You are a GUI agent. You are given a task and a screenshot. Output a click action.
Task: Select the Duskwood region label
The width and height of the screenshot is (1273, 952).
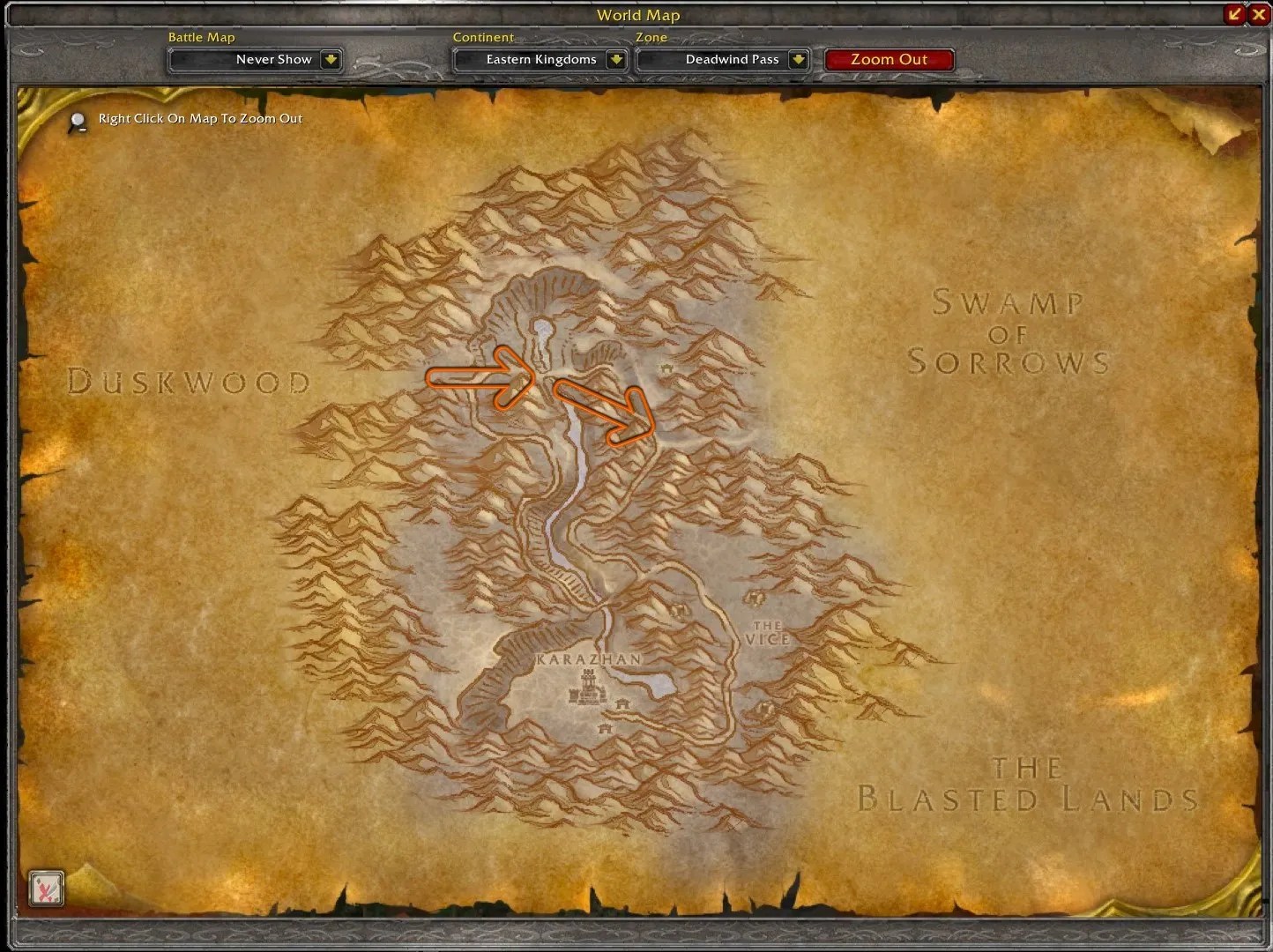coord(188,383)
